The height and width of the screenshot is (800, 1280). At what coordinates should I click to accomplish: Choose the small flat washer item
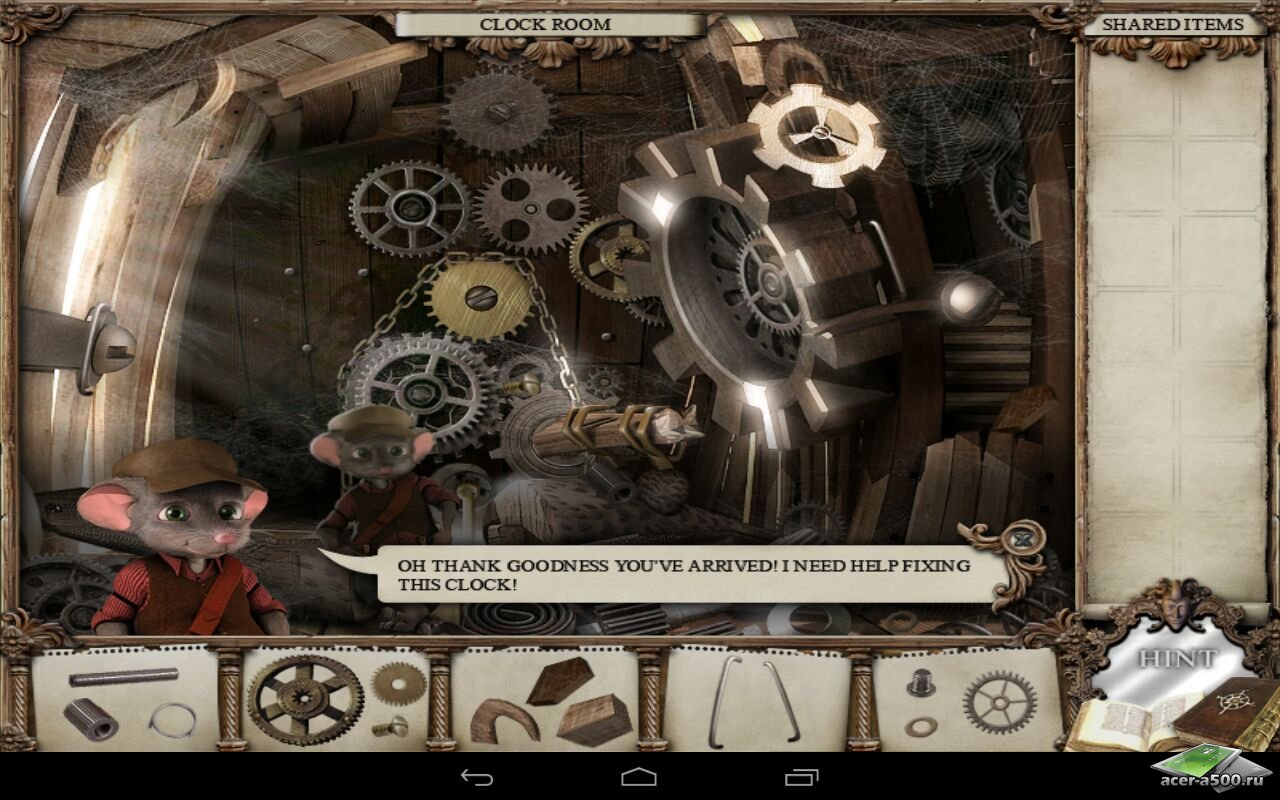coord(920,726)
